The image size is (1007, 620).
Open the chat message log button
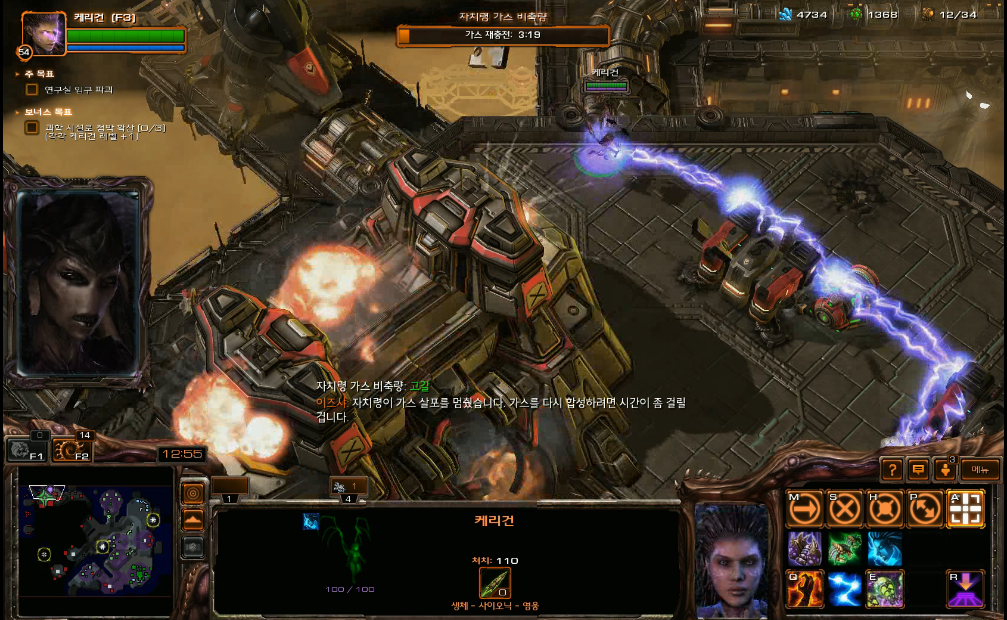click(919, 469)
